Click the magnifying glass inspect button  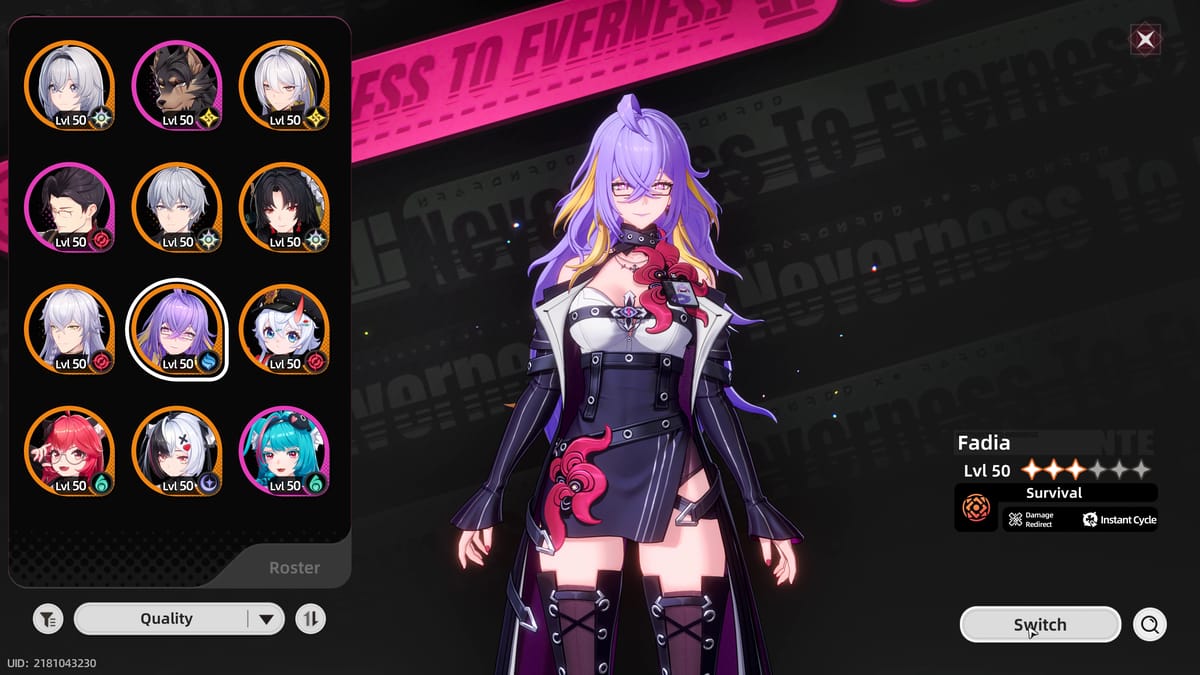[1150, 625]
